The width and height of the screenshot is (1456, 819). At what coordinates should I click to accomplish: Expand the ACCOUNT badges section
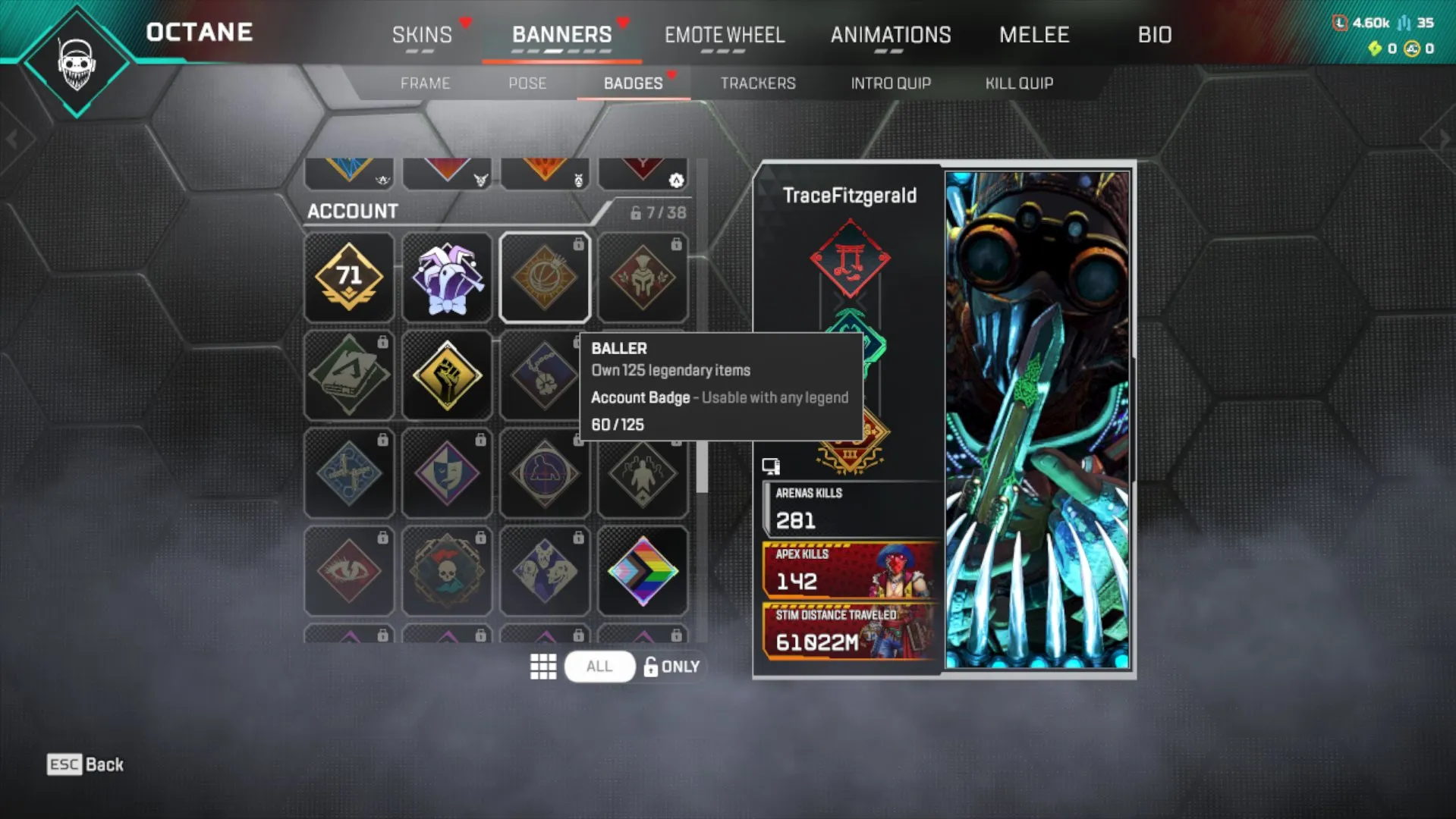[352, 212]
